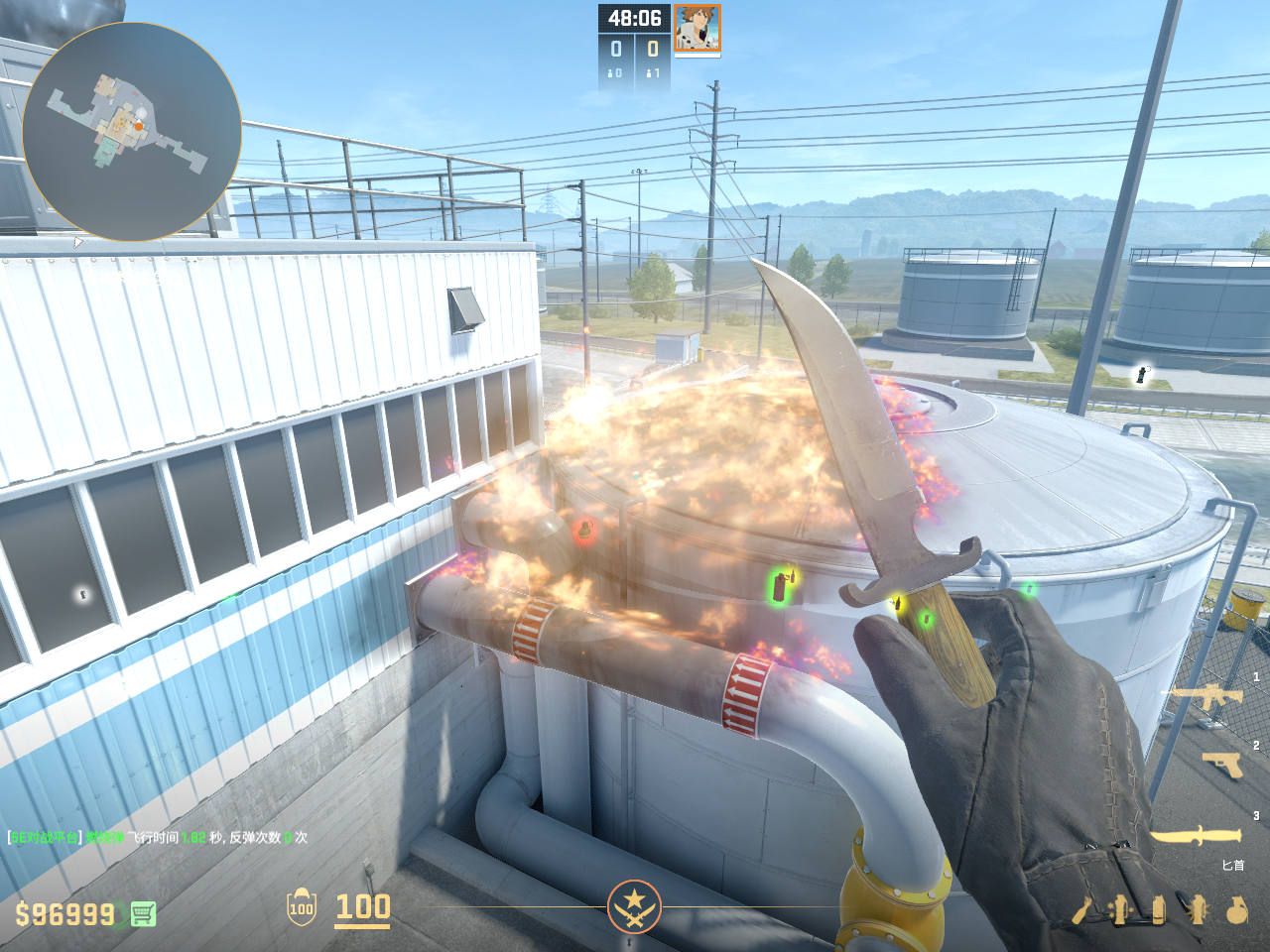The image size is (1270, 952).
Task: Click the circular radar minimap
Action: pos(131,132)
